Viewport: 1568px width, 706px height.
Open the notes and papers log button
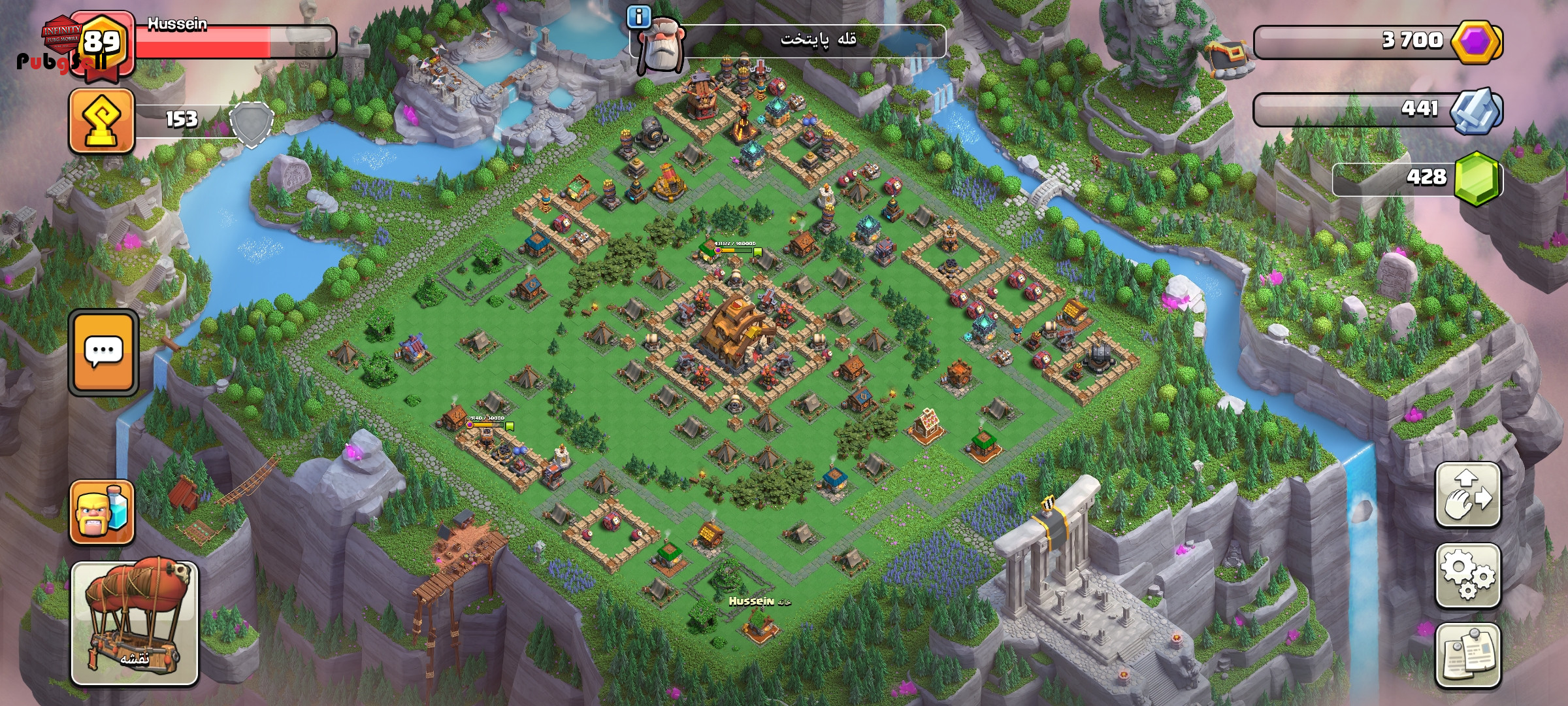pyautogui.click(x=1467, y=655)
